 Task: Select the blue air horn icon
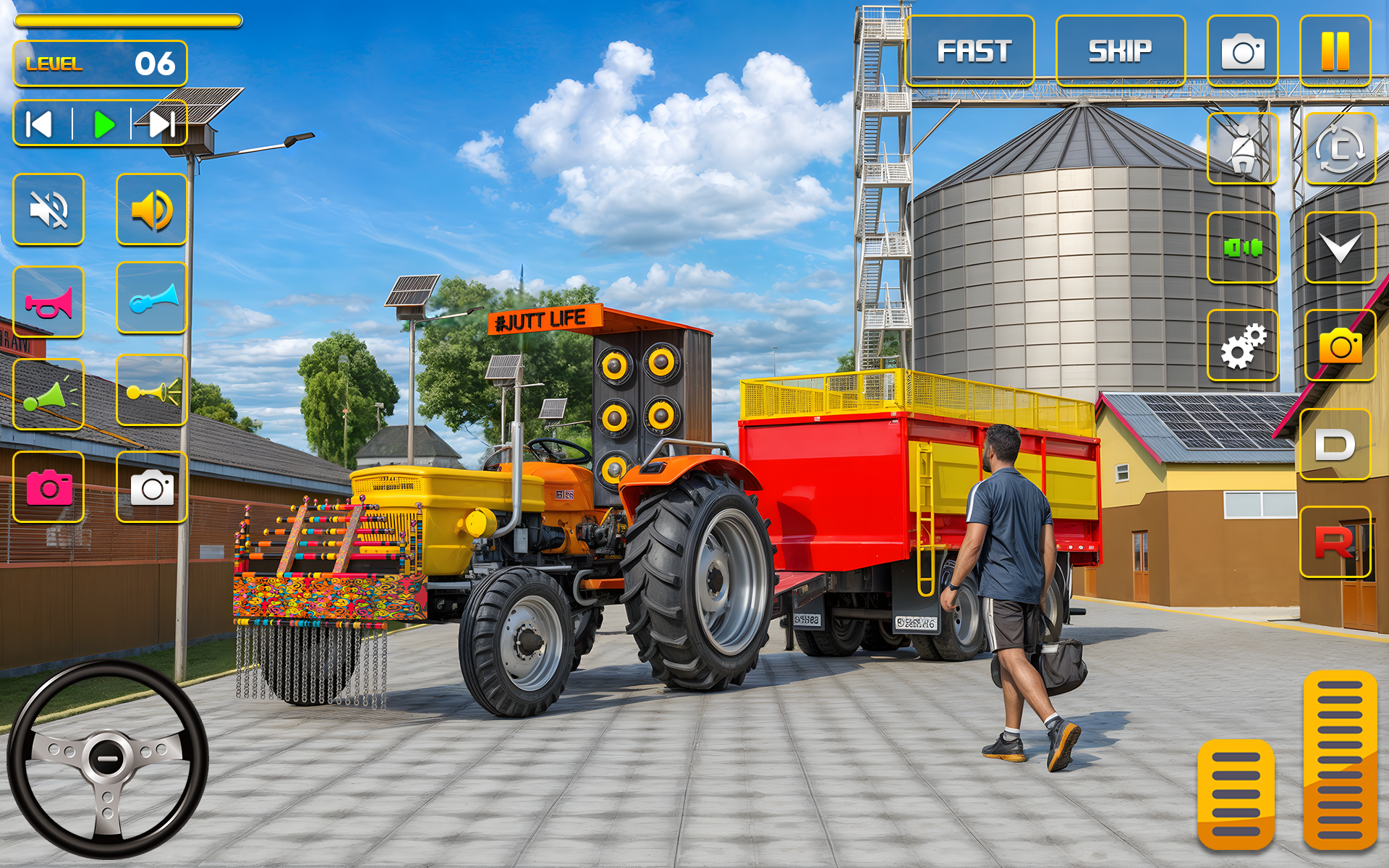pyautogui.click(x=151, y=300)
